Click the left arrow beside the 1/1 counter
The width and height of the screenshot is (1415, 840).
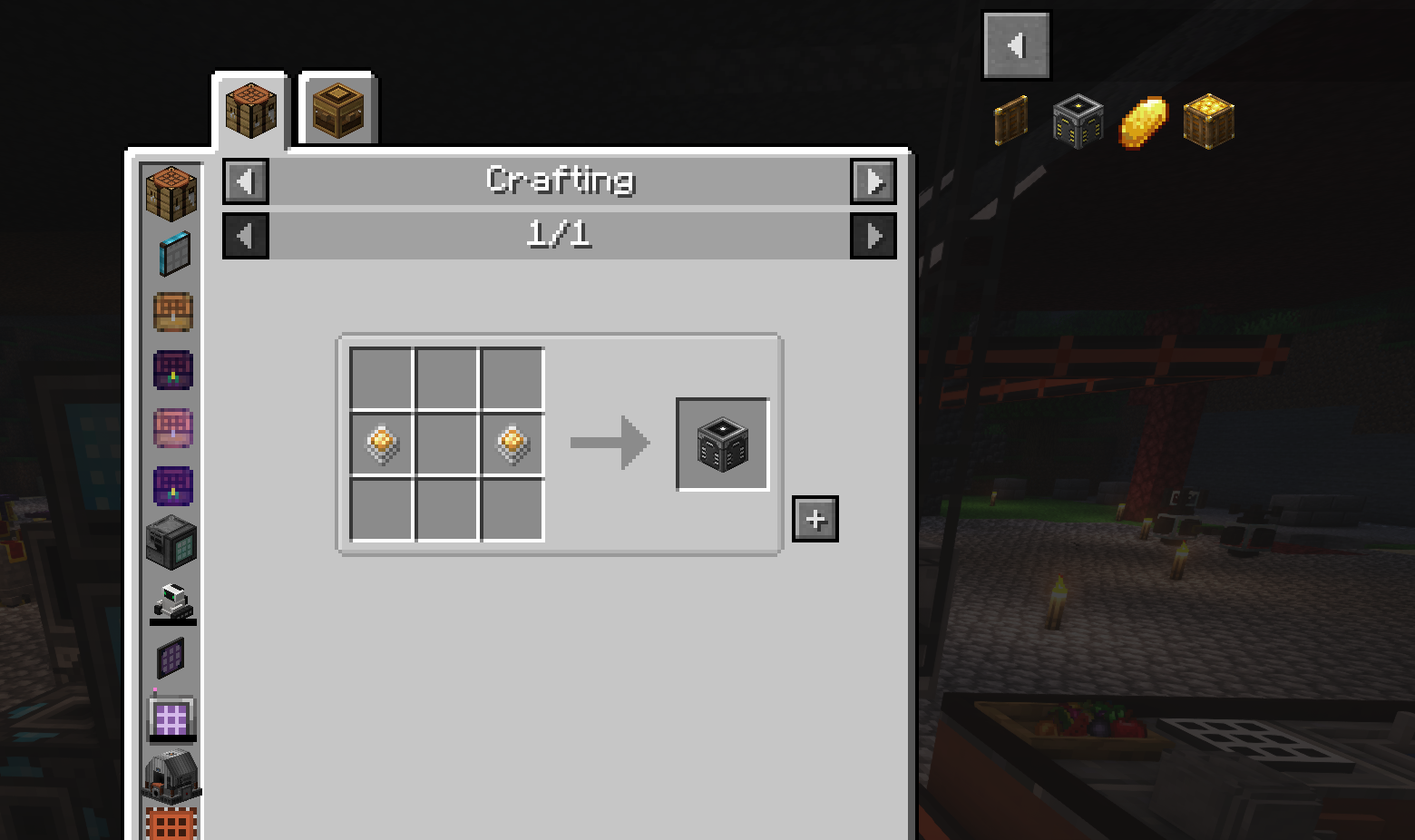[x=245, y=235]
